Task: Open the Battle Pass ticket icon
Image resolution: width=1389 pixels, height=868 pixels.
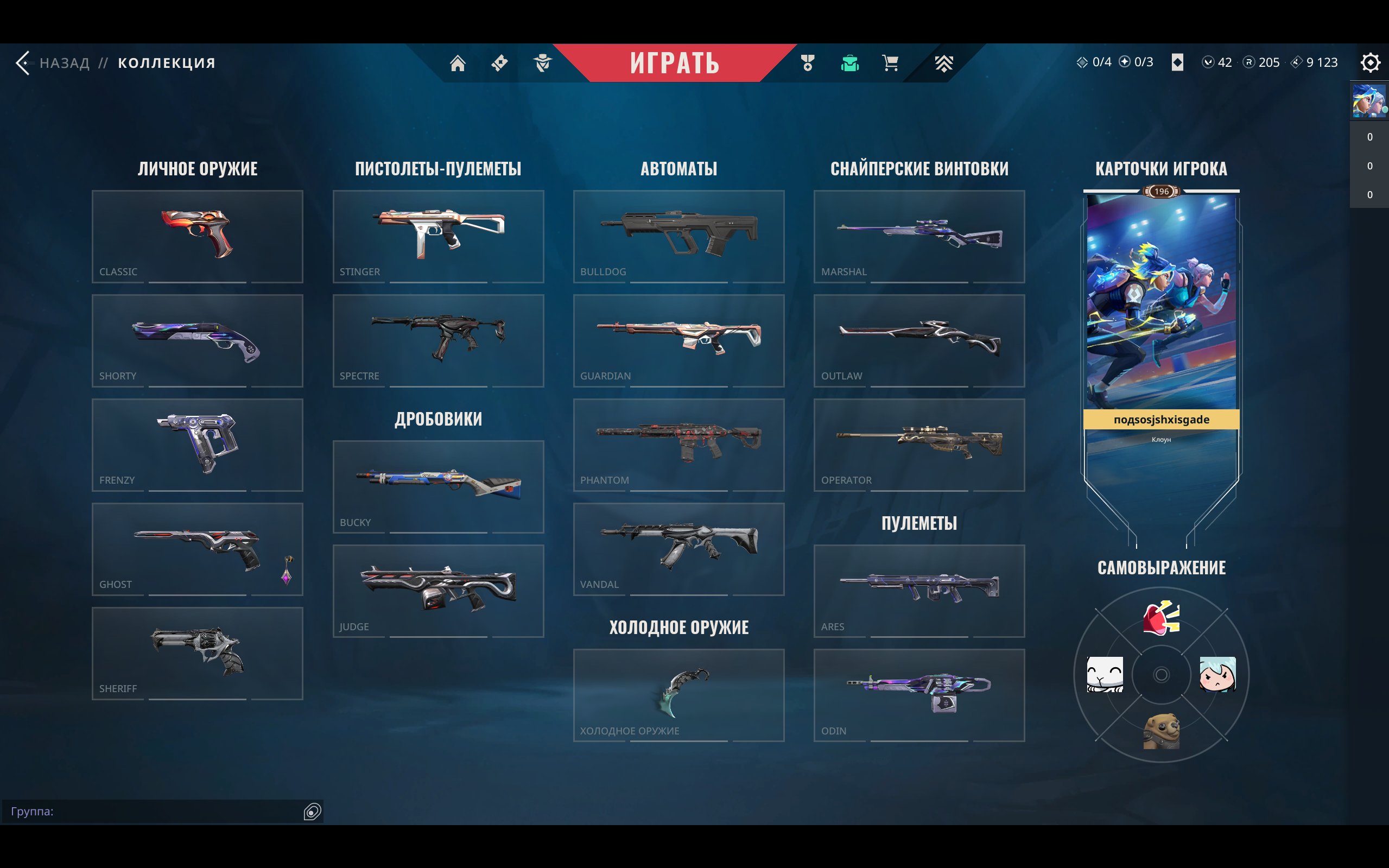Action: point(499,63)
